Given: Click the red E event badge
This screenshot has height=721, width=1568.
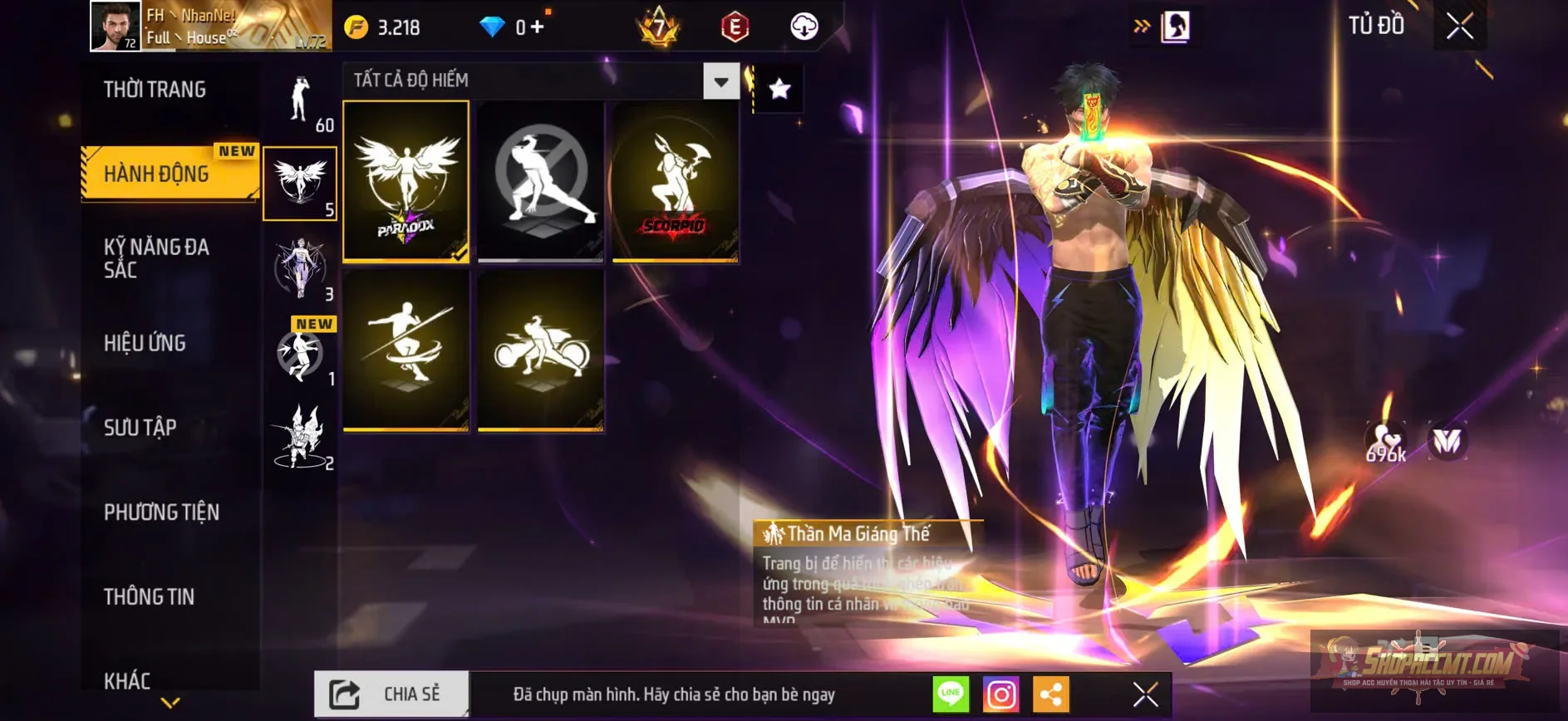Looking at the screenshot, I should point(735,26).
